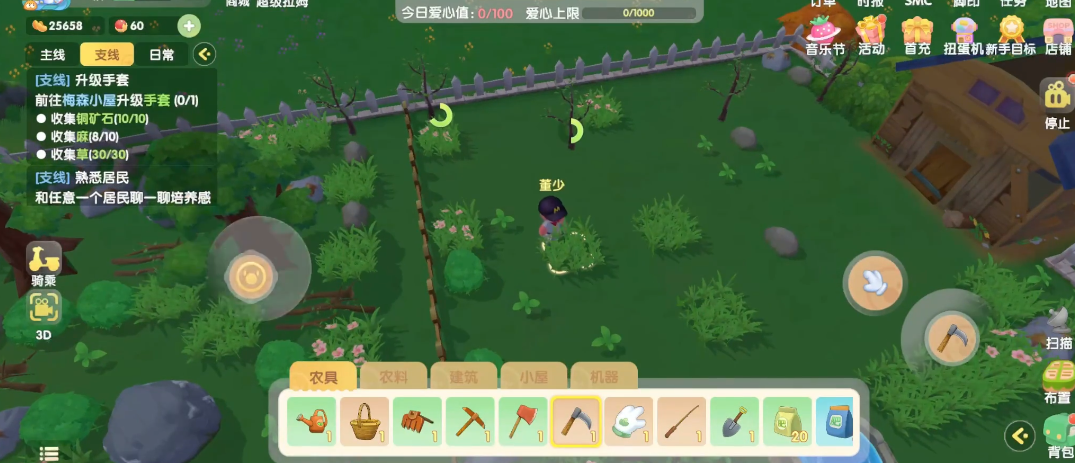The height and width of the screenshot is (463, 1075).
Task: Switch to the 建筑 building category tab
Action: click(x=463, y=377)
